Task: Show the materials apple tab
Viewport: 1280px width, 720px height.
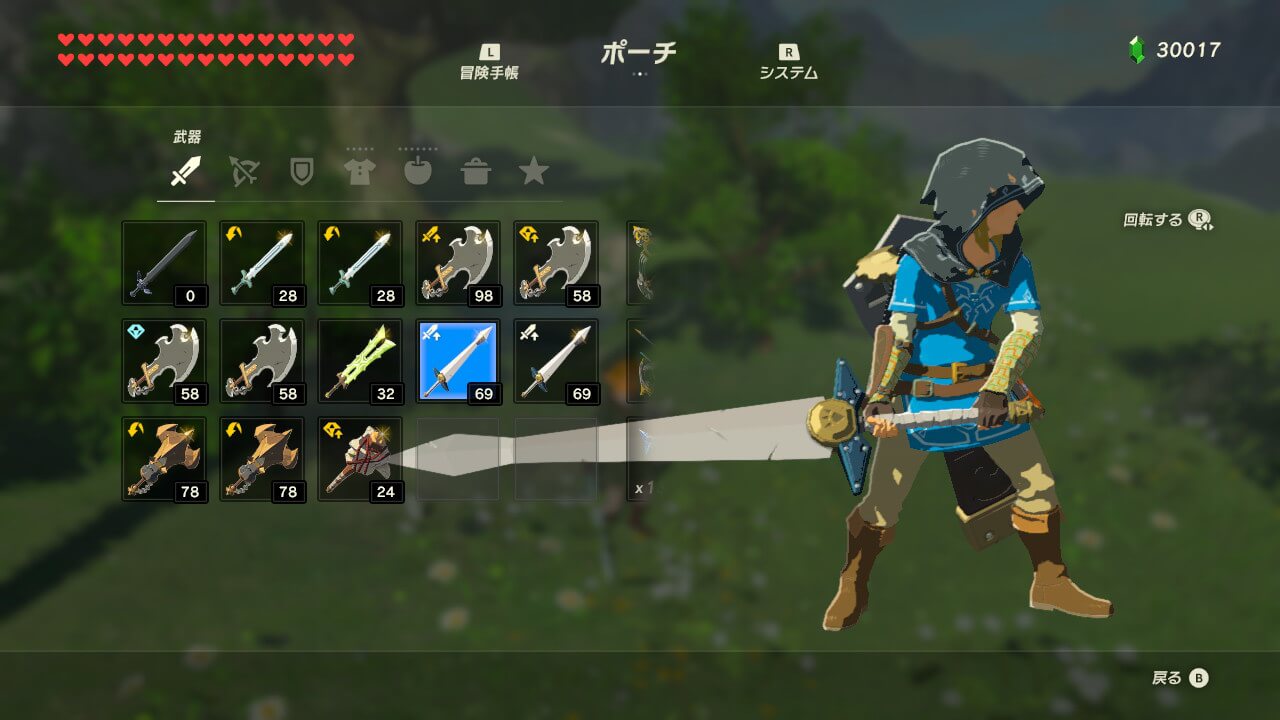Action: point(417,172)
